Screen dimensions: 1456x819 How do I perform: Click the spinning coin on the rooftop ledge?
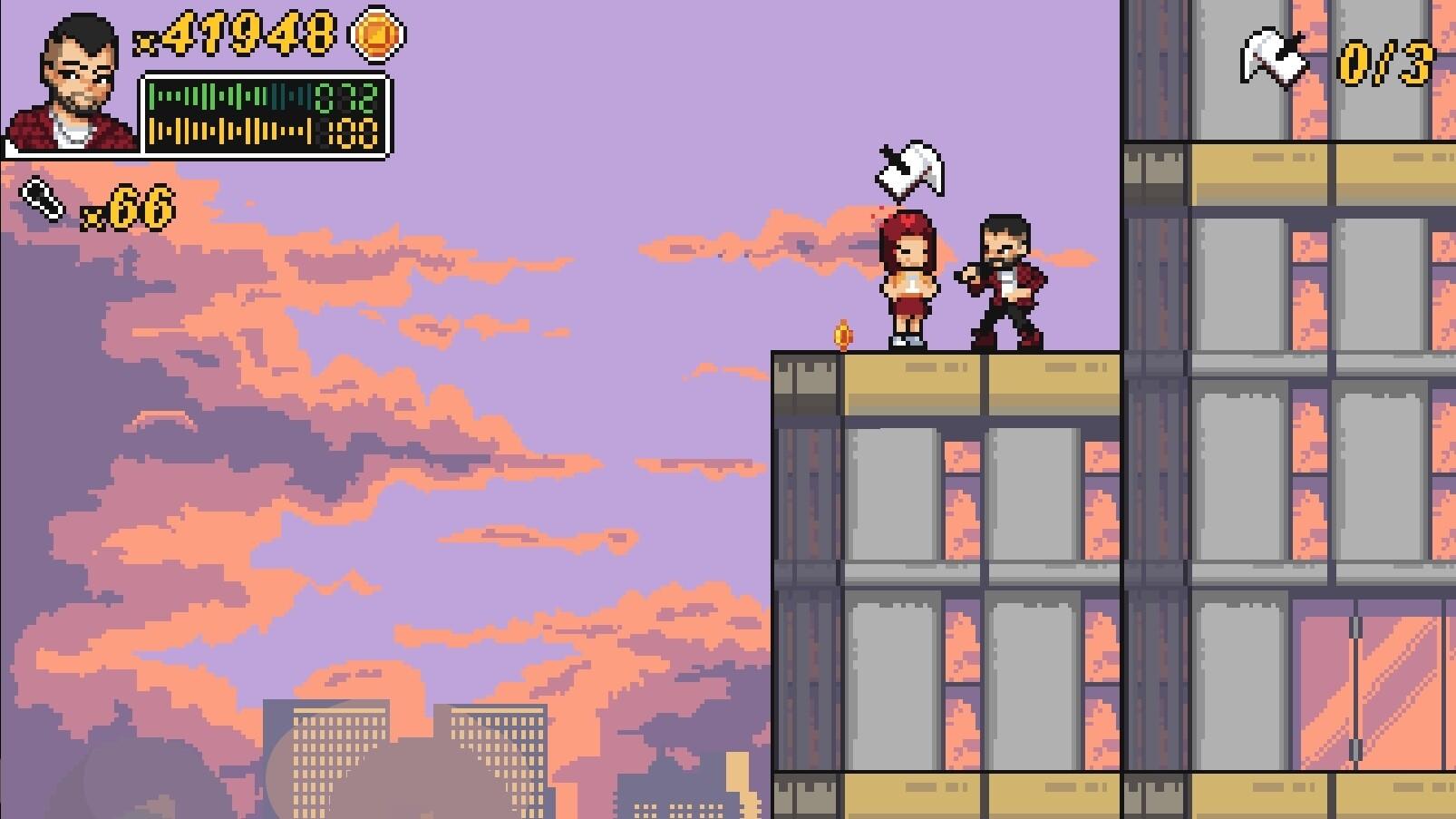click(842, 334)
